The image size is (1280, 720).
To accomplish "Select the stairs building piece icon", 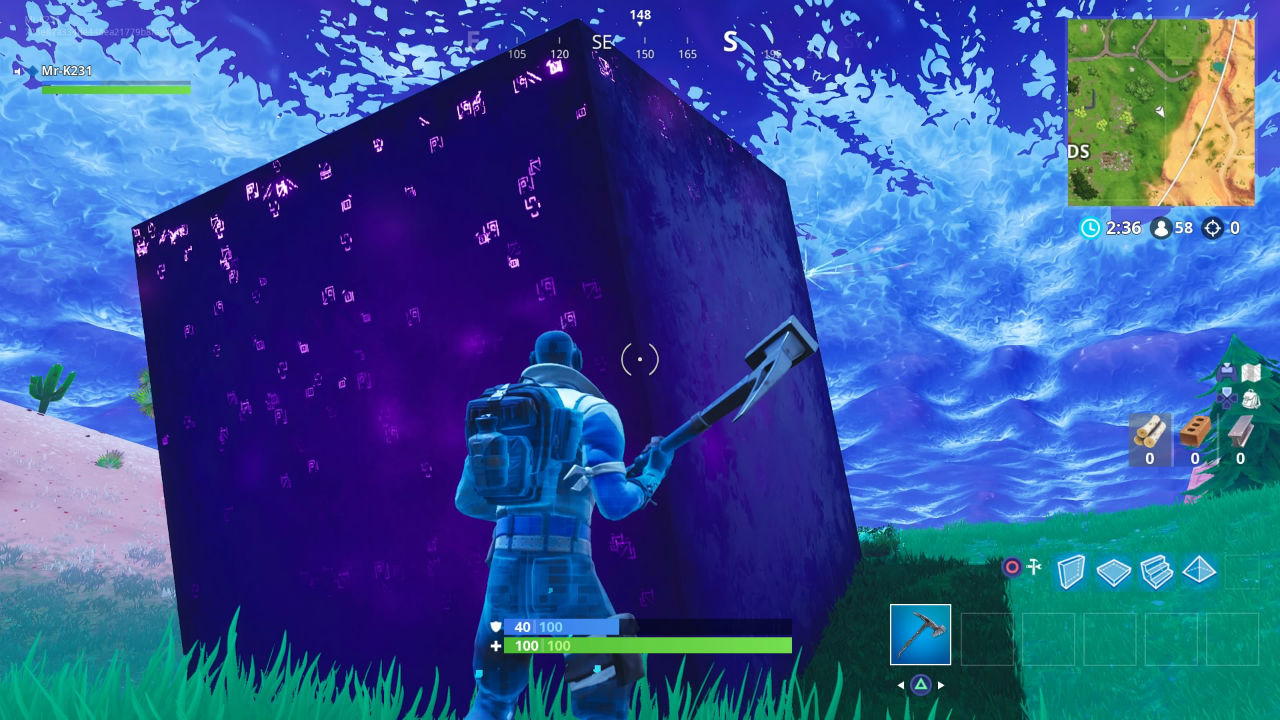I will 1157,570.
